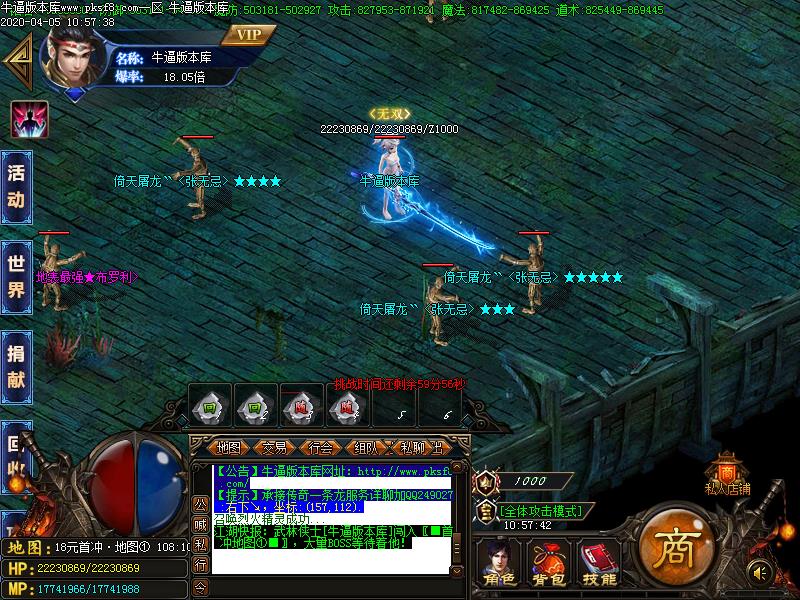Switch to the 组队 team tab
This screenshot has height=600, width=800.
pos(366,447)
